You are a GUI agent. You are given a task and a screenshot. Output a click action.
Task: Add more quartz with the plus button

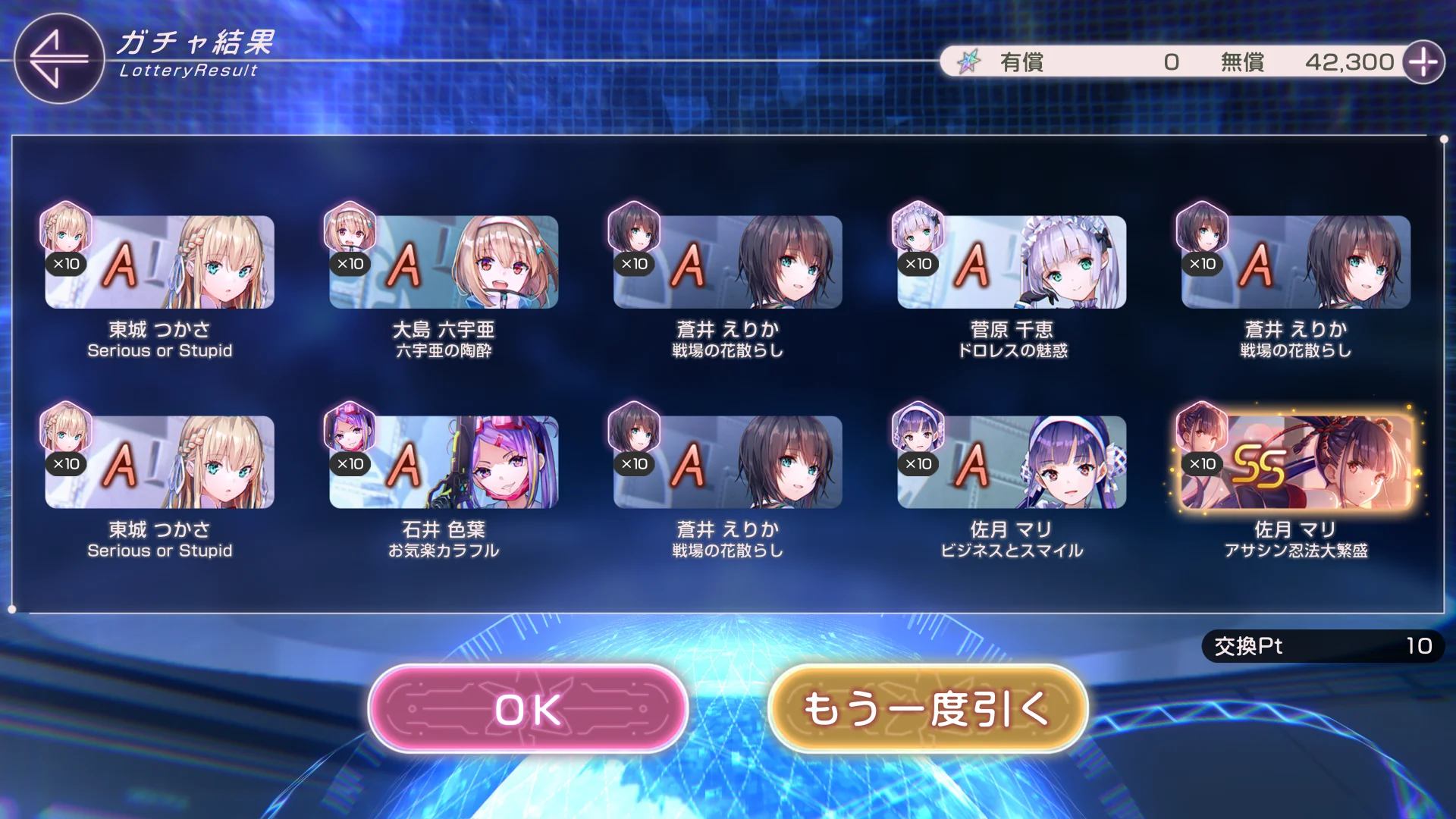1423,62
